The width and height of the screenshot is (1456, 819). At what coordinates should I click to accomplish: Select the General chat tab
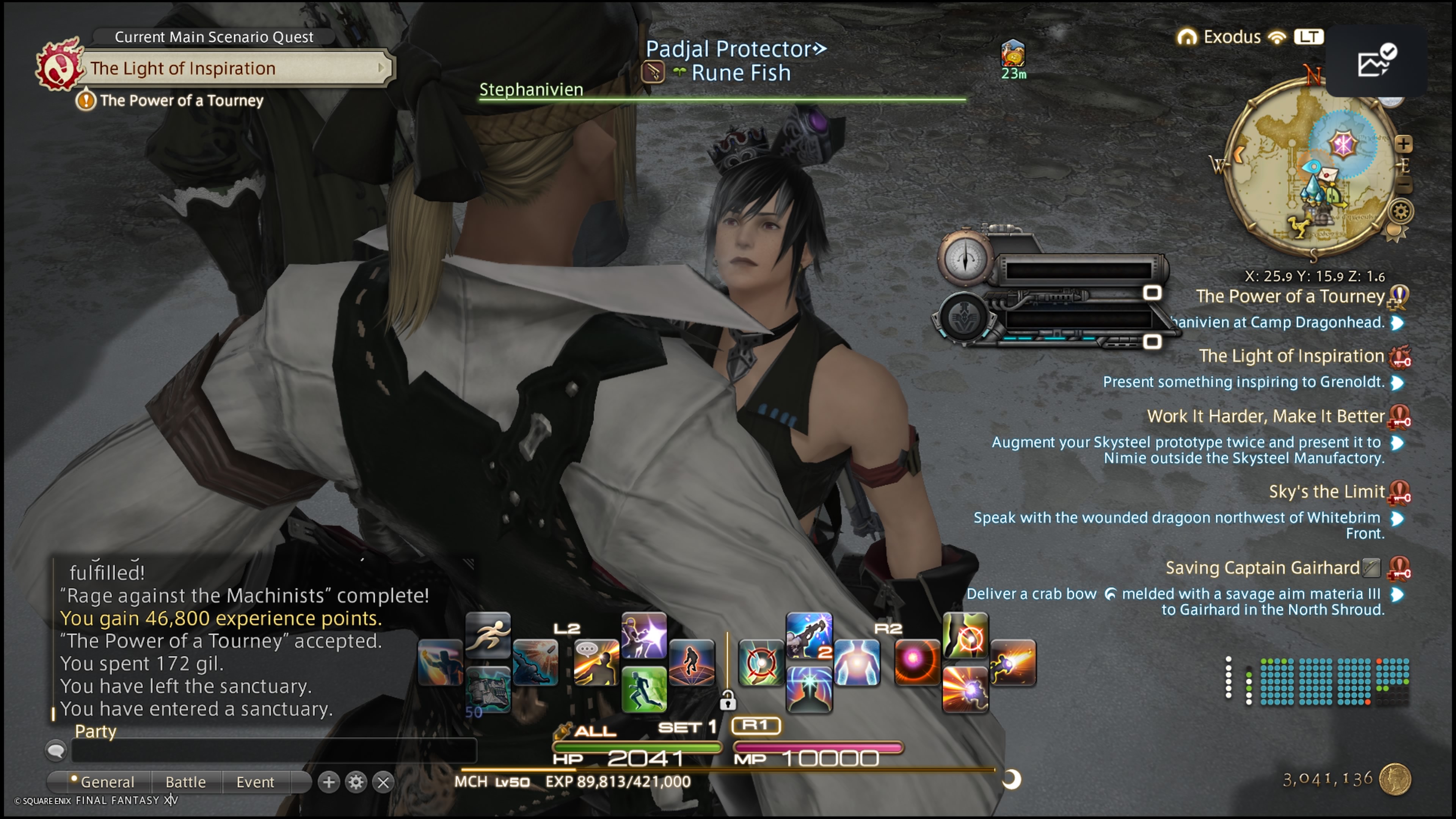107,782
